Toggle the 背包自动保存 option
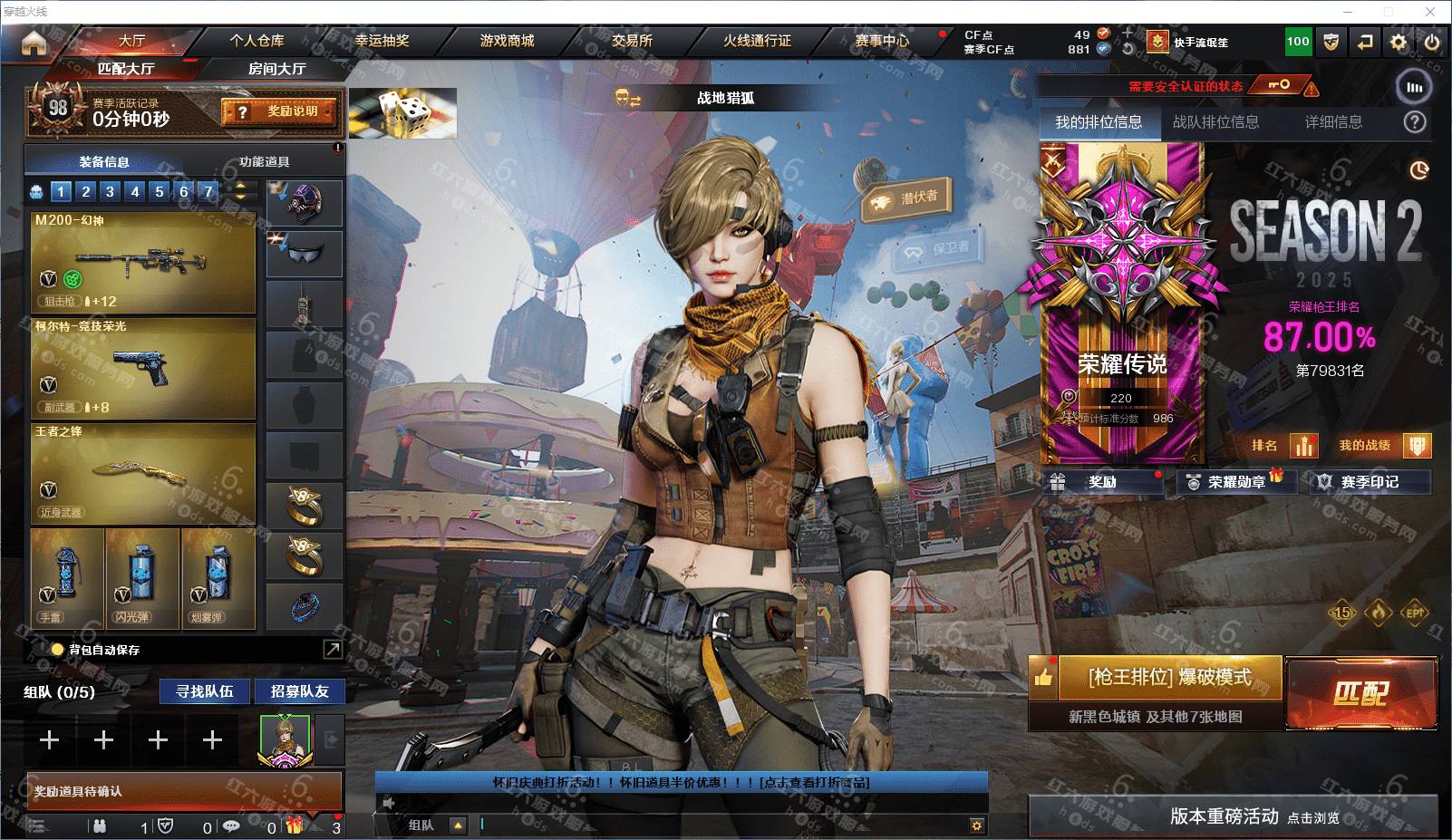The width and height of the screenshot is (1452, 840). tap(58, 650)
